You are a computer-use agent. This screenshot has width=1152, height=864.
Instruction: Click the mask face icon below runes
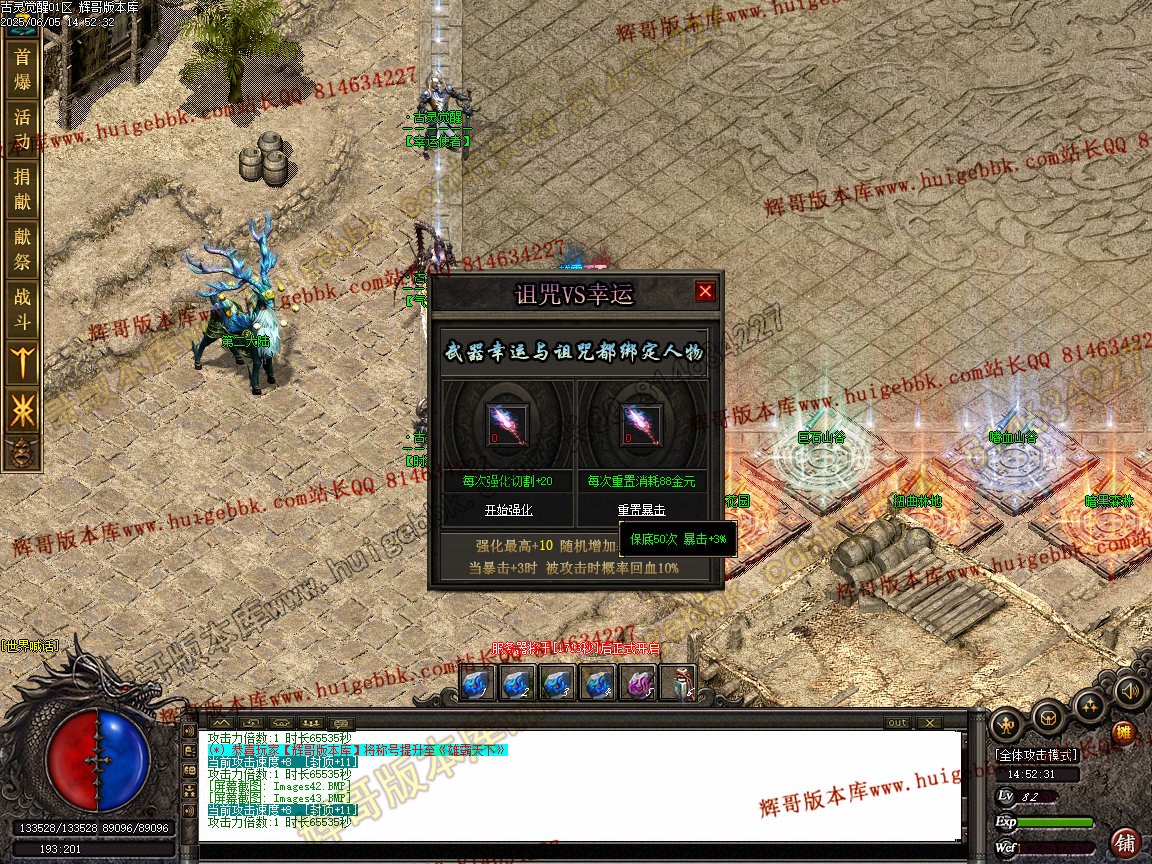[20, 453]
